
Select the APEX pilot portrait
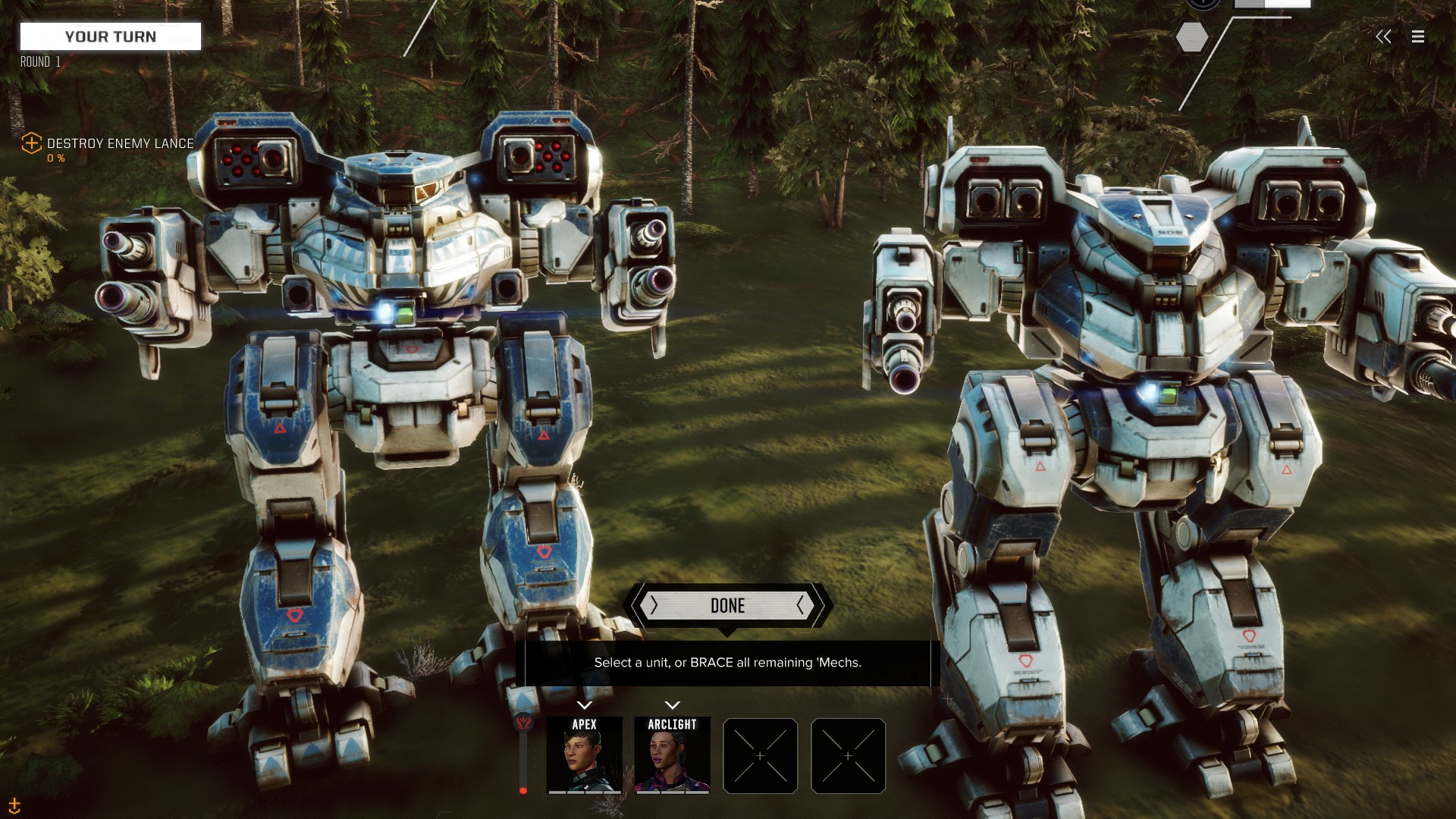point(584,755)
